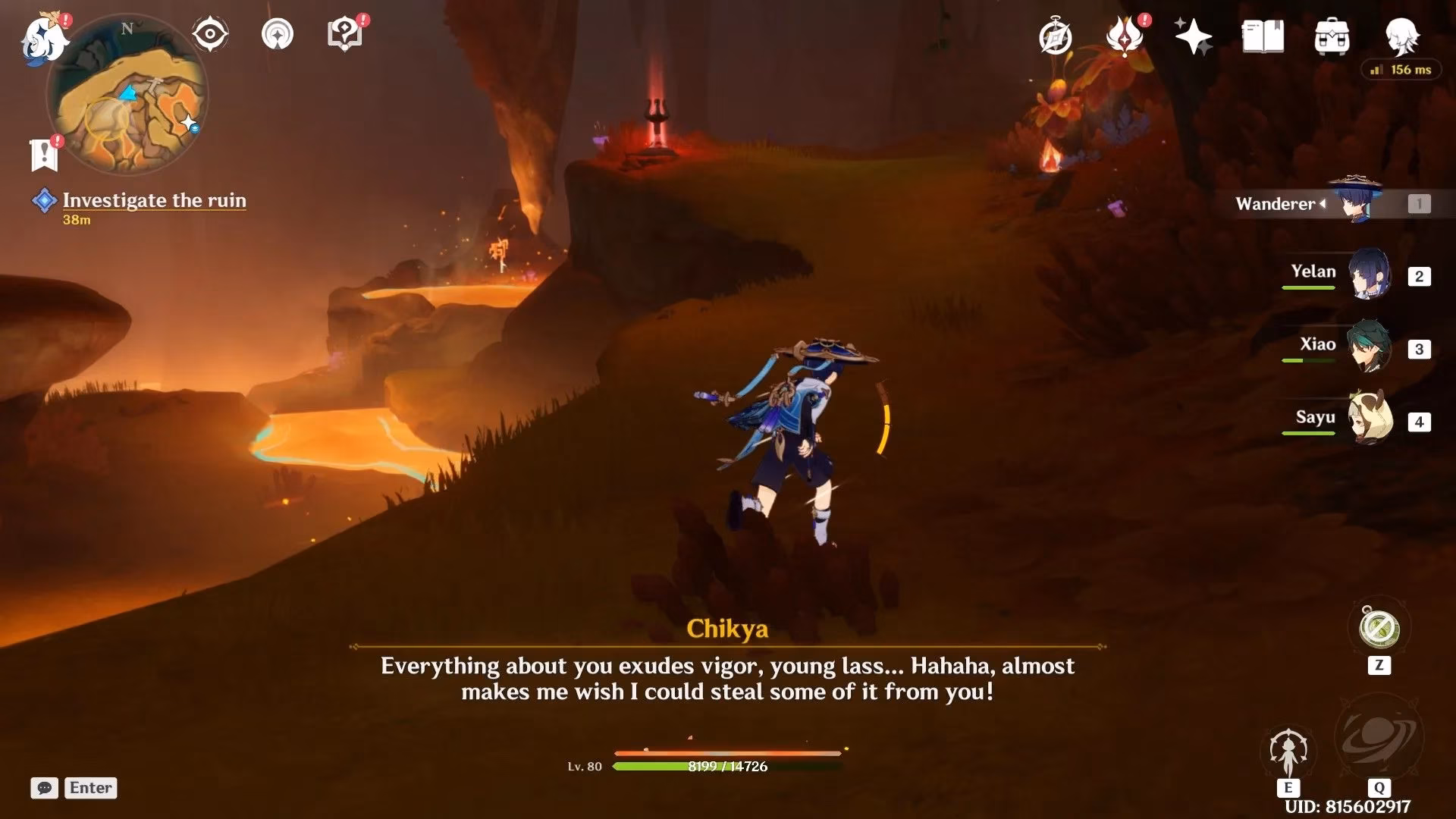Expand the Wanderer party member arrow
This screenshot has width=1456, height=819.
click(x=1324, y=203)
